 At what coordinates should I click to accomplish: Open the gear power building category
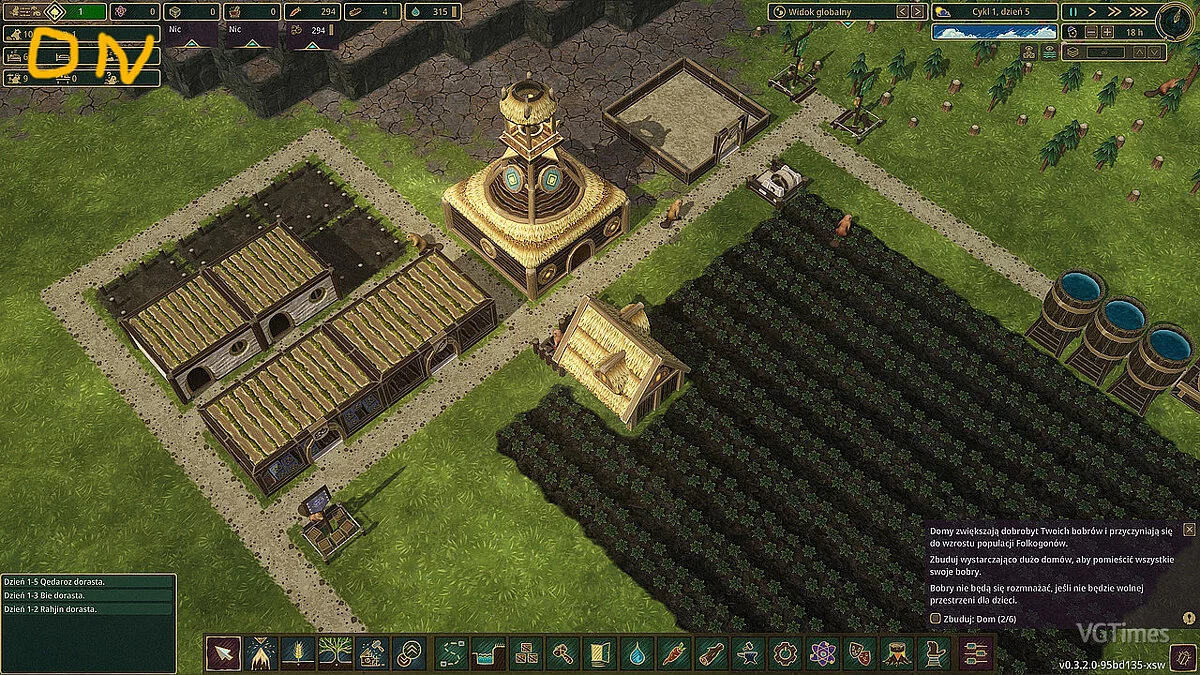click(785, 653)
